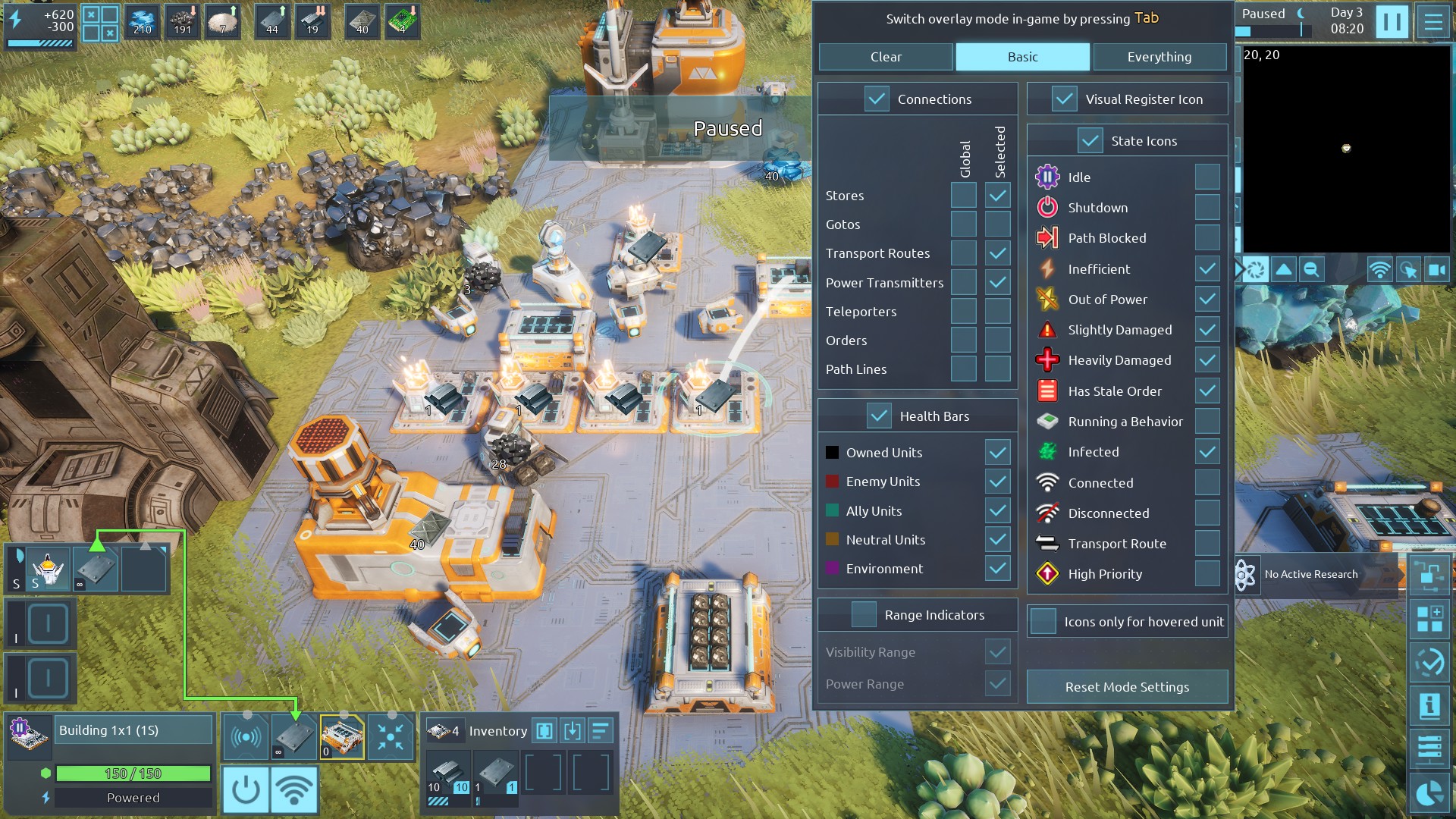The width and height of the screenshot is (1456, 819).
Task: Uncheck Enemy Units health bars
Action: (998, 482)
